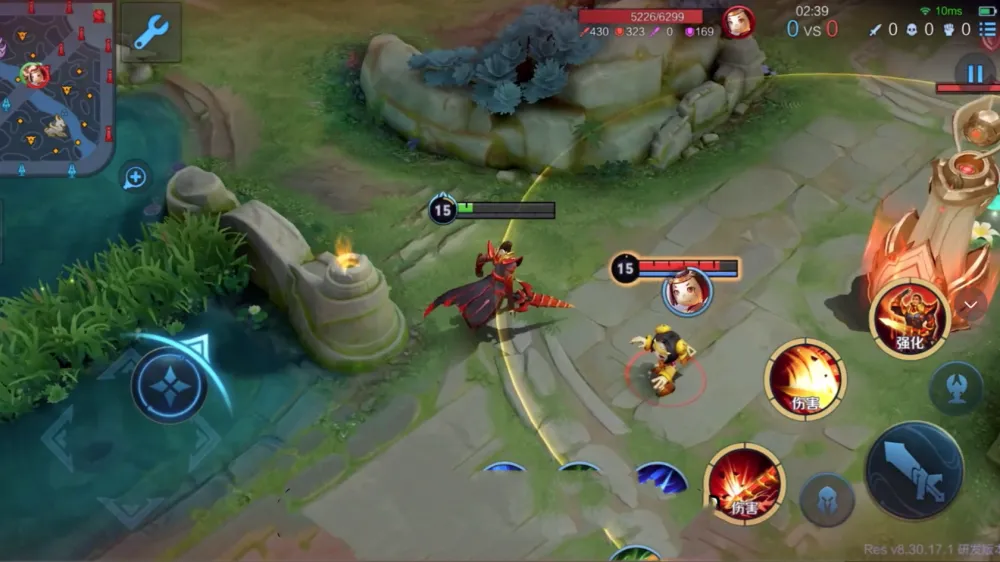Cast the 伤害 fire slash skill
This screenshot has width=1000, height=562.
point(805,379)
